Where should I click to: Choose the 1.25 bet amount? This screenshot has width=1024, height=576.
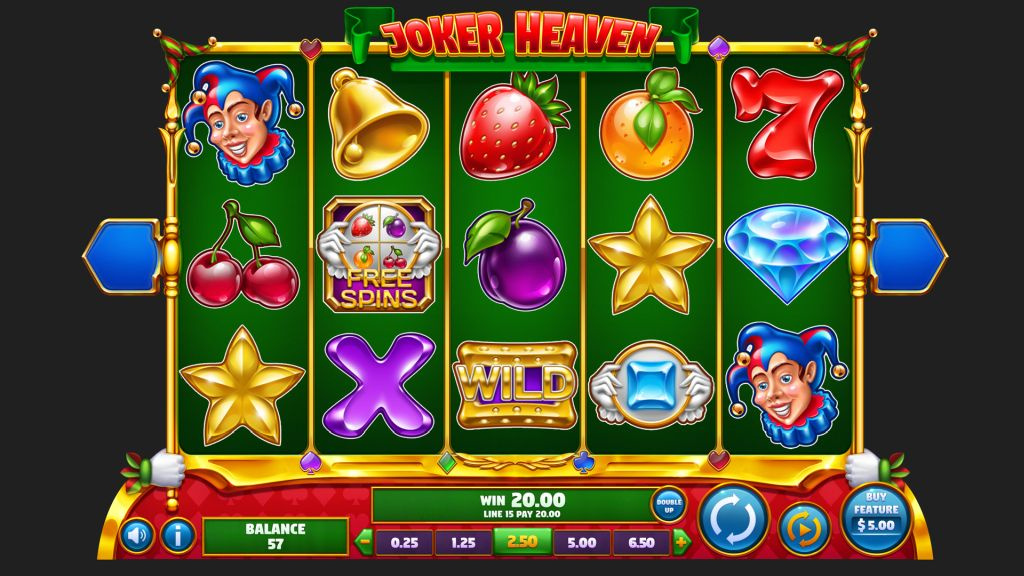[x=462, y=542]
